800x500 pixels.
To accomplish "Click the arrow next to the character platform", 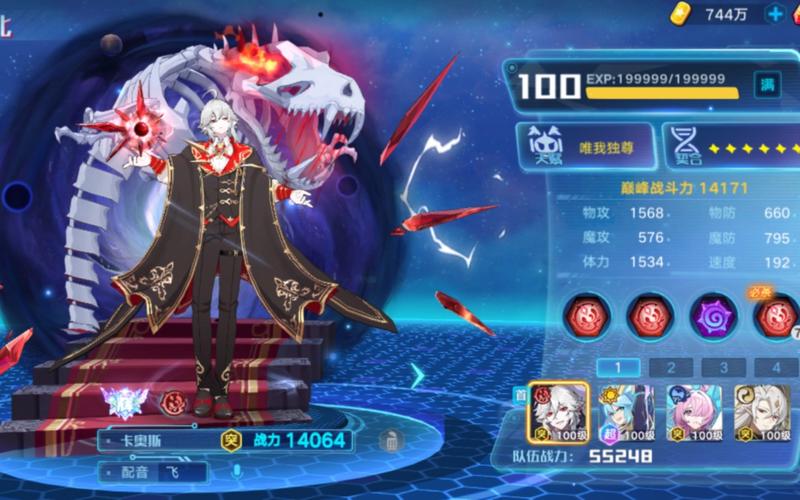I will 418,375.
